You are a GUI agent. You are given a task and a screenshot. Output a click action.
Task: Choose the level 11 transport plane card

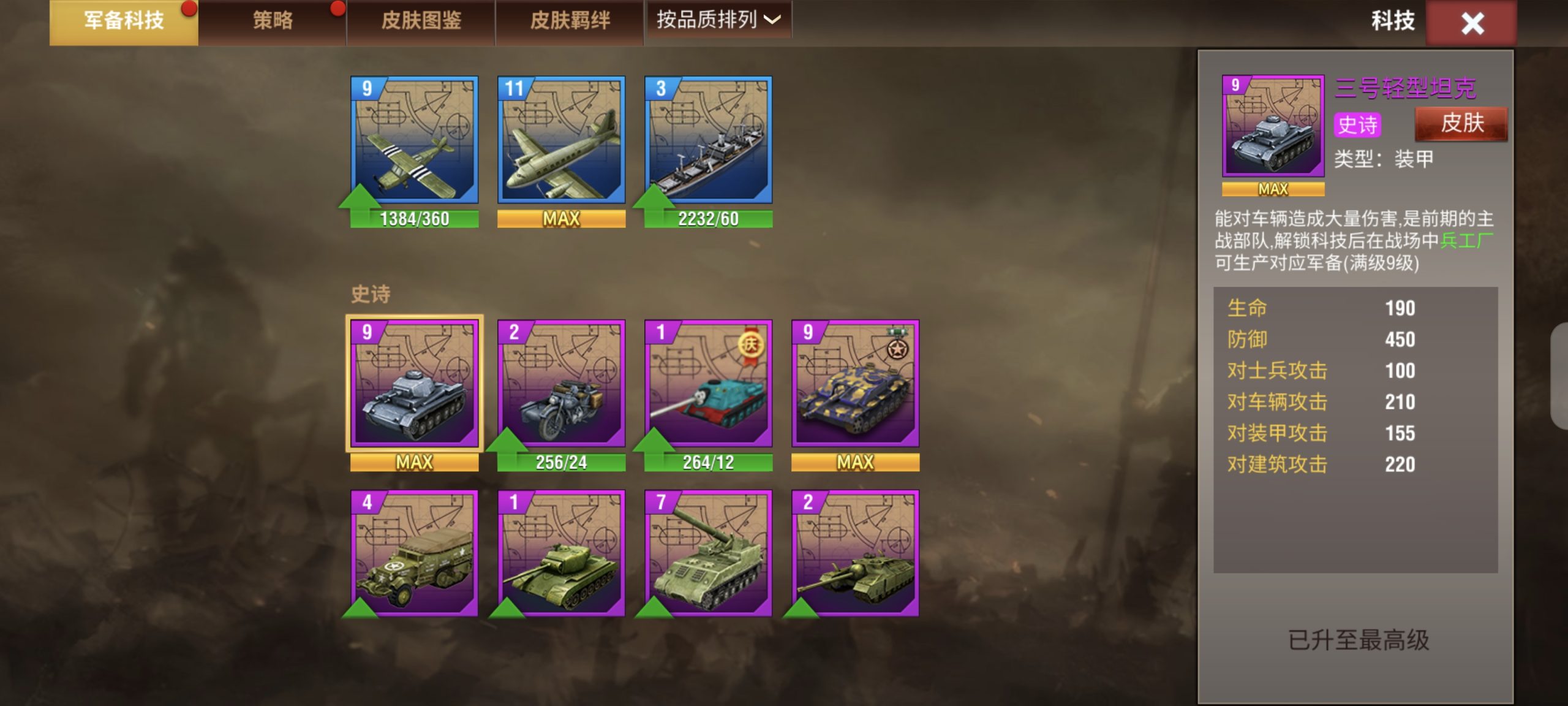coord(562,140)
